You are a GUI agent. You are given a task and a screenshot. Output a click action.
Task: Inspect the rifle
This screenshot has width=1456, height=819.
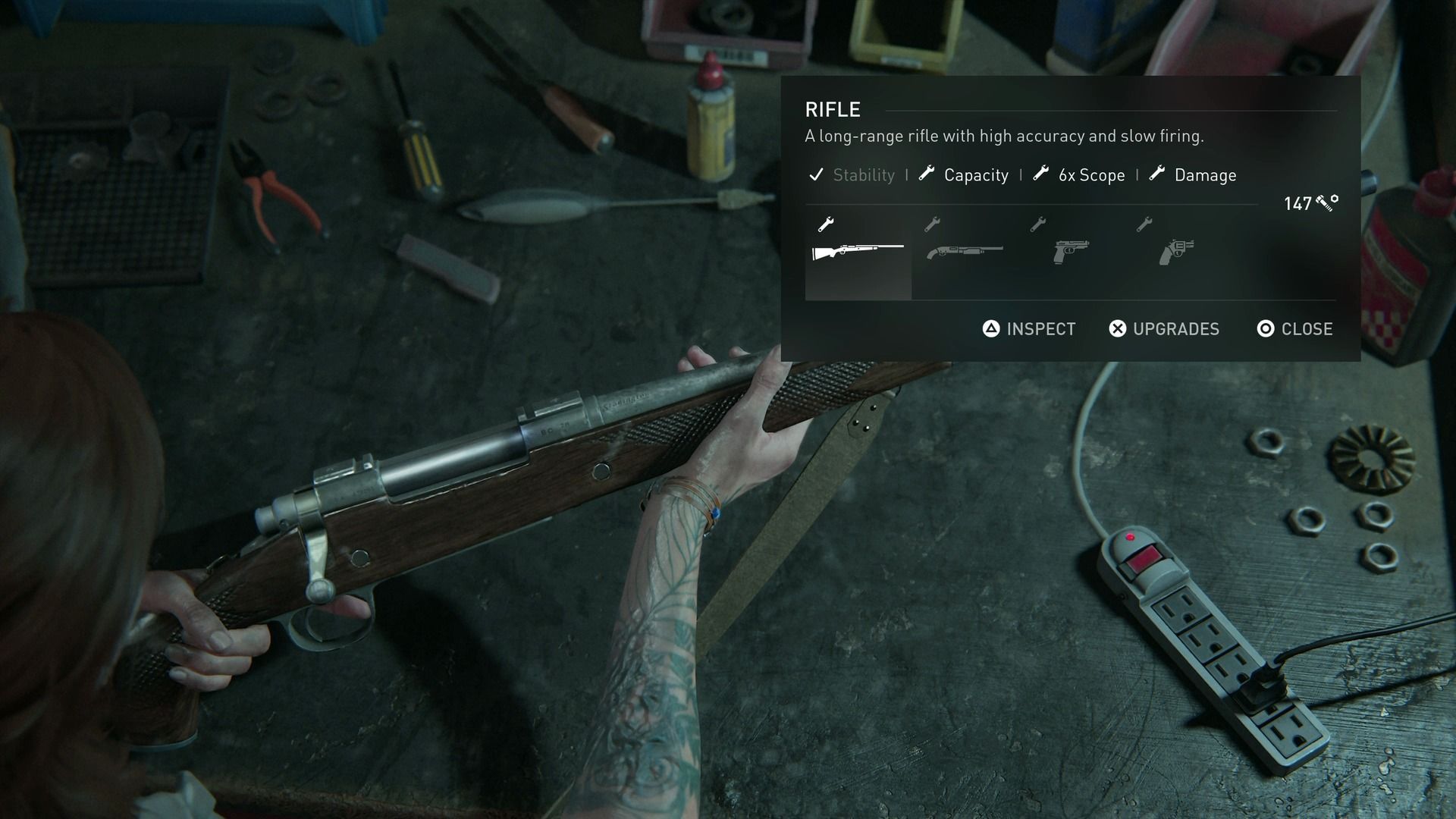pyautogui.click(x=1029, y=328)
